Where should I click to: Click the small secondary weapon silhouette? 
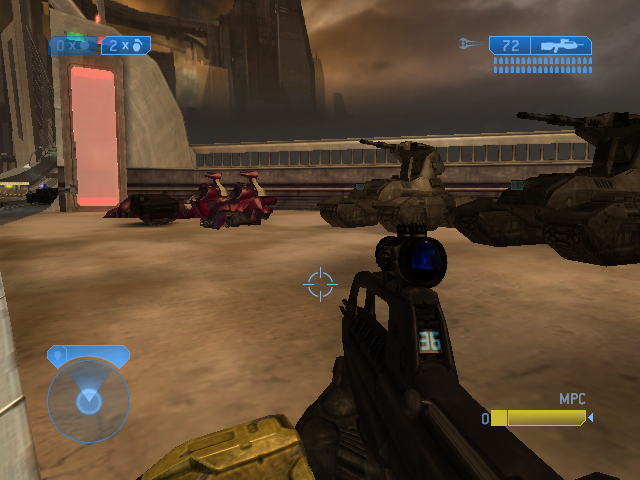click(x=469, y=44)
